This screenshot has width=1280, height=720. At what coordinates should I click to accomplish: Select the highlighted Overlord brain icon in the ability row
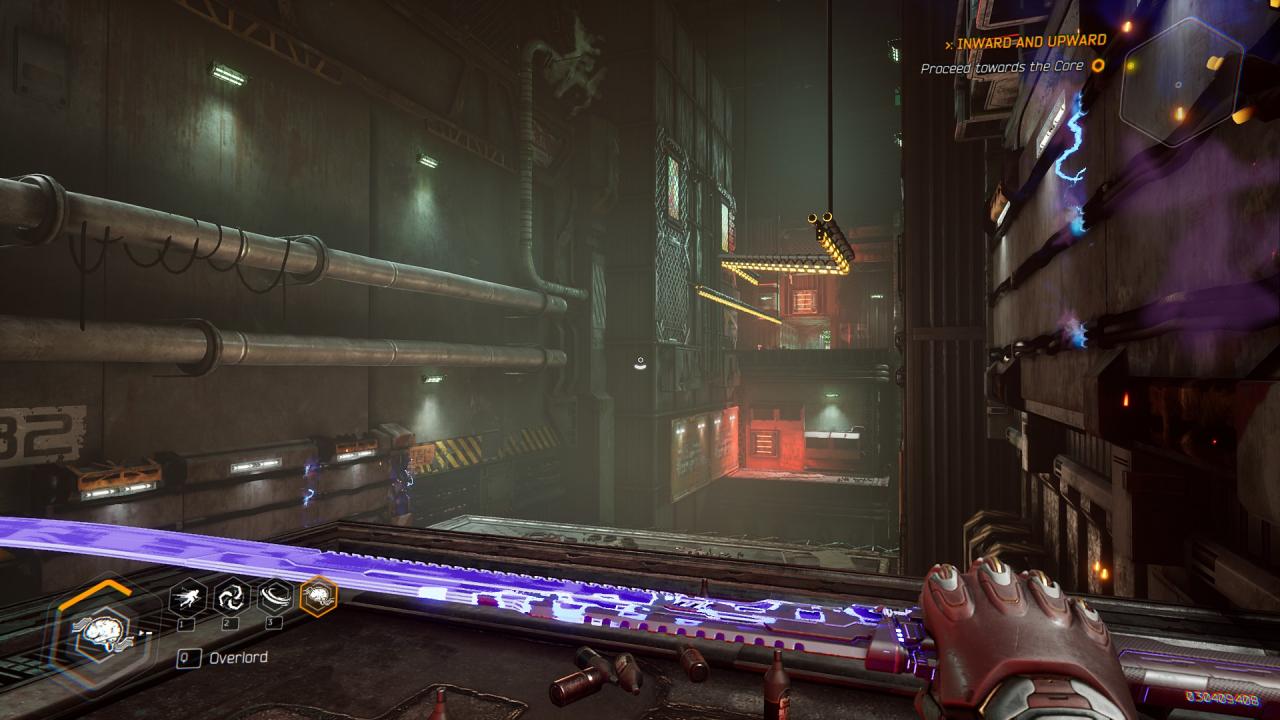pyautogui.click(x=319, y=597)
